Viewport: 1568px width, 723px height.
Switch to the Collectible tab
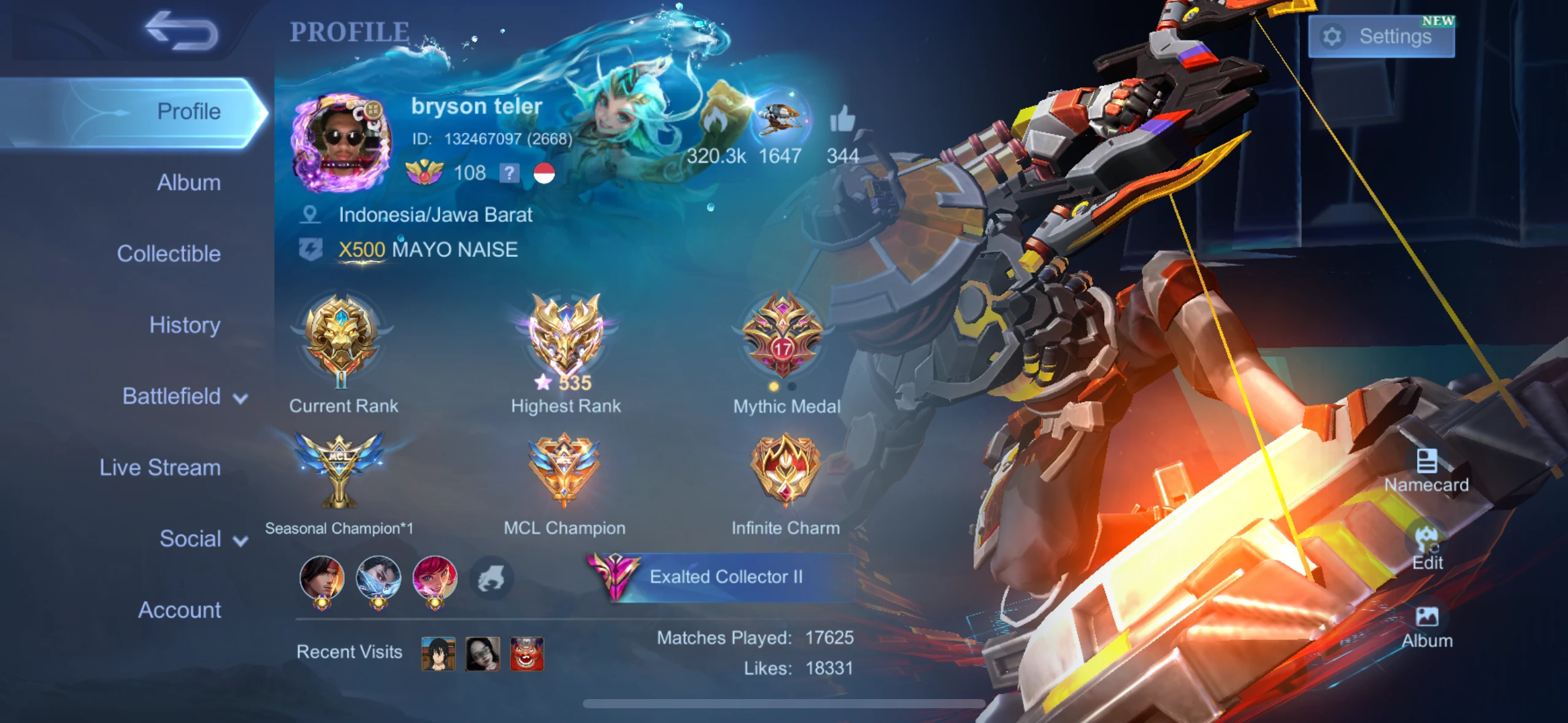pos(170,253)
